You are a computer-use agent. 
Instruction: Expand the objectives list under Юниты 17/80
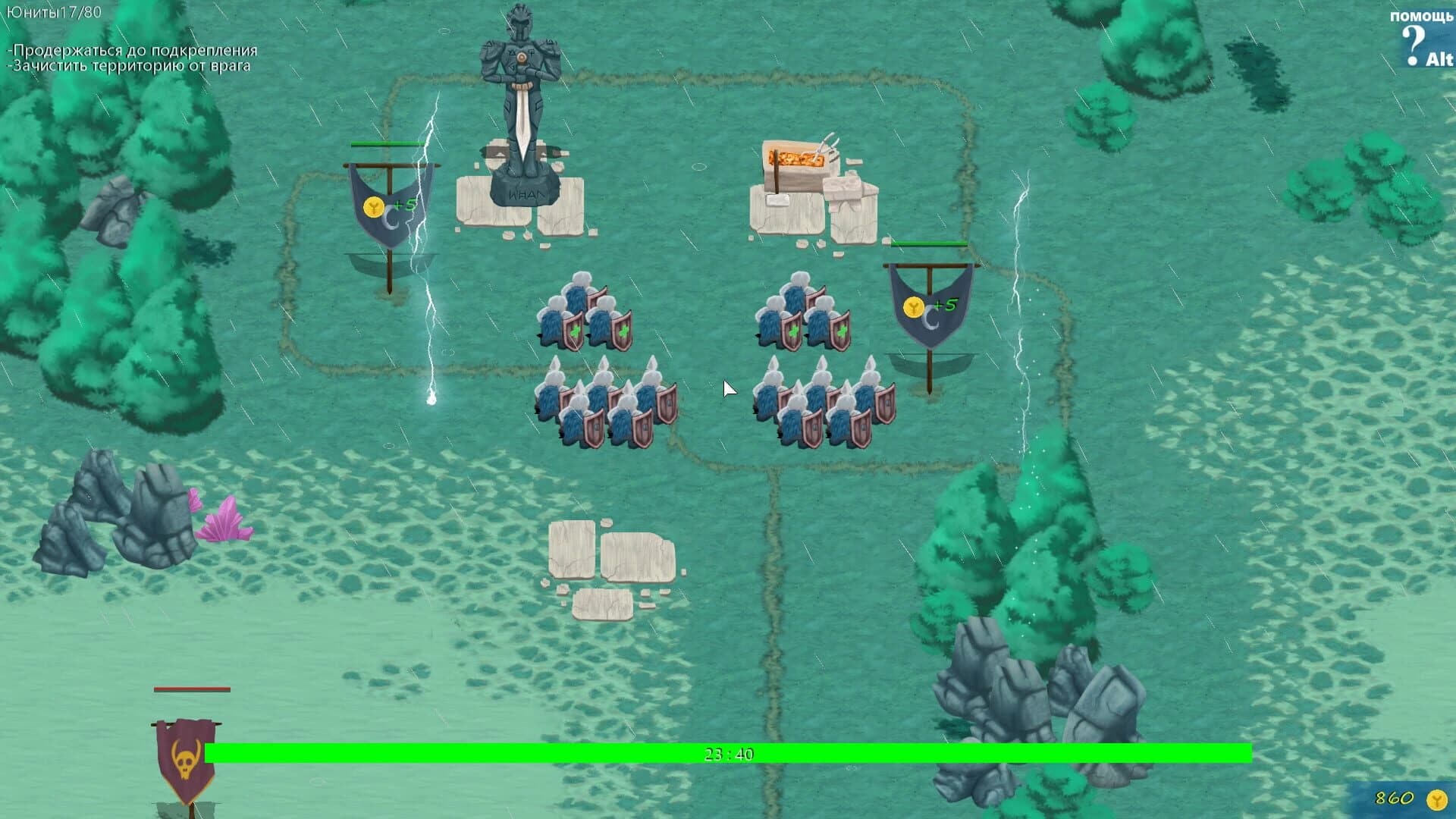pyautogui.click(x=129, y=59)
